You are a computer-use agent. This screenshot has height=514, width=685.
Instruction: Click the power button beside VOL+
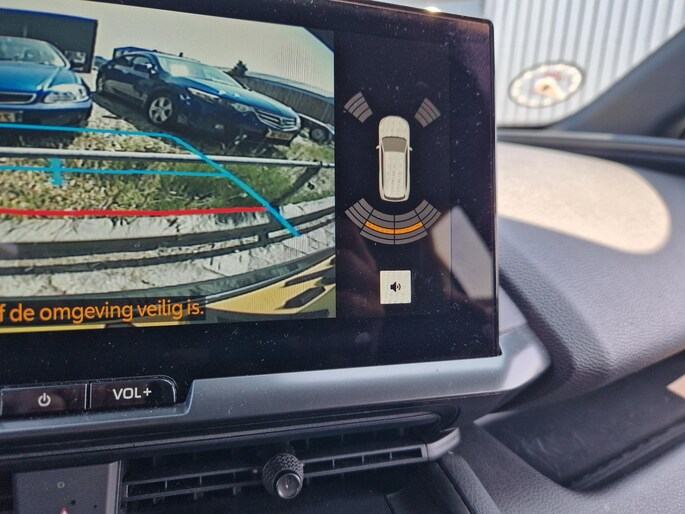click(x=44, y=399)
